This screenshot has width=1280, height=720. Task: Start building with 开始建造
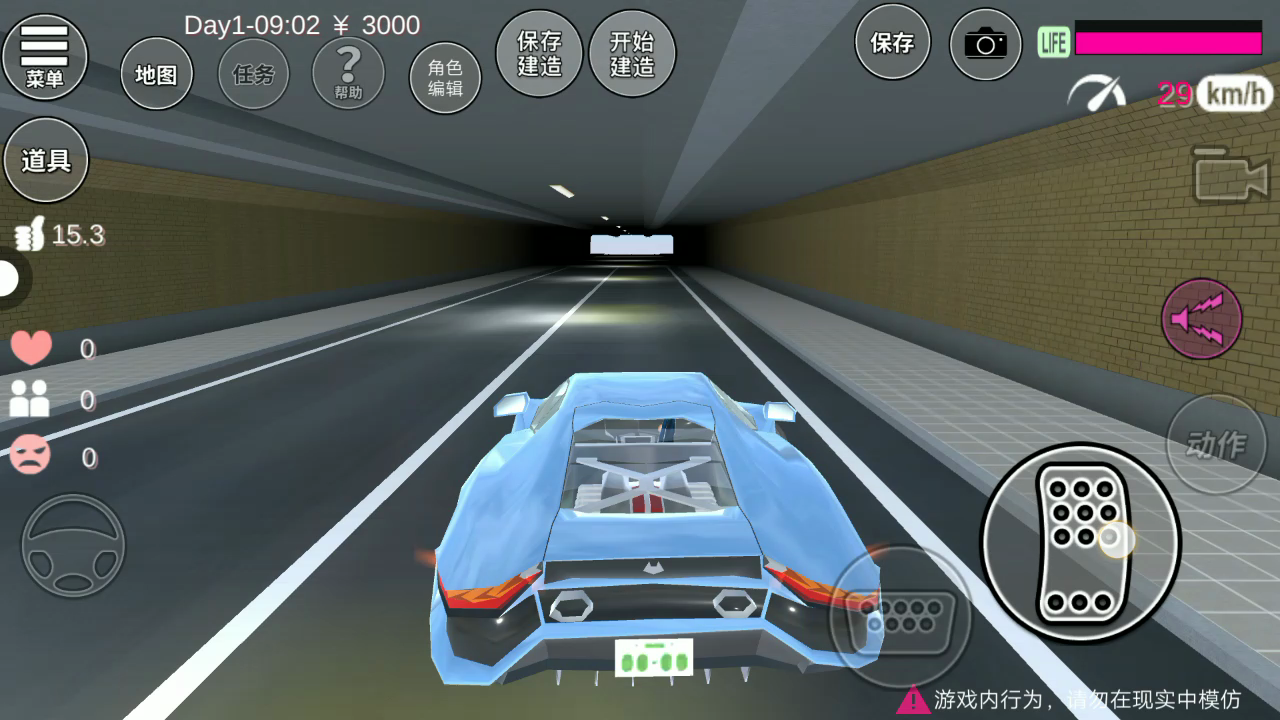coord(632,54)
